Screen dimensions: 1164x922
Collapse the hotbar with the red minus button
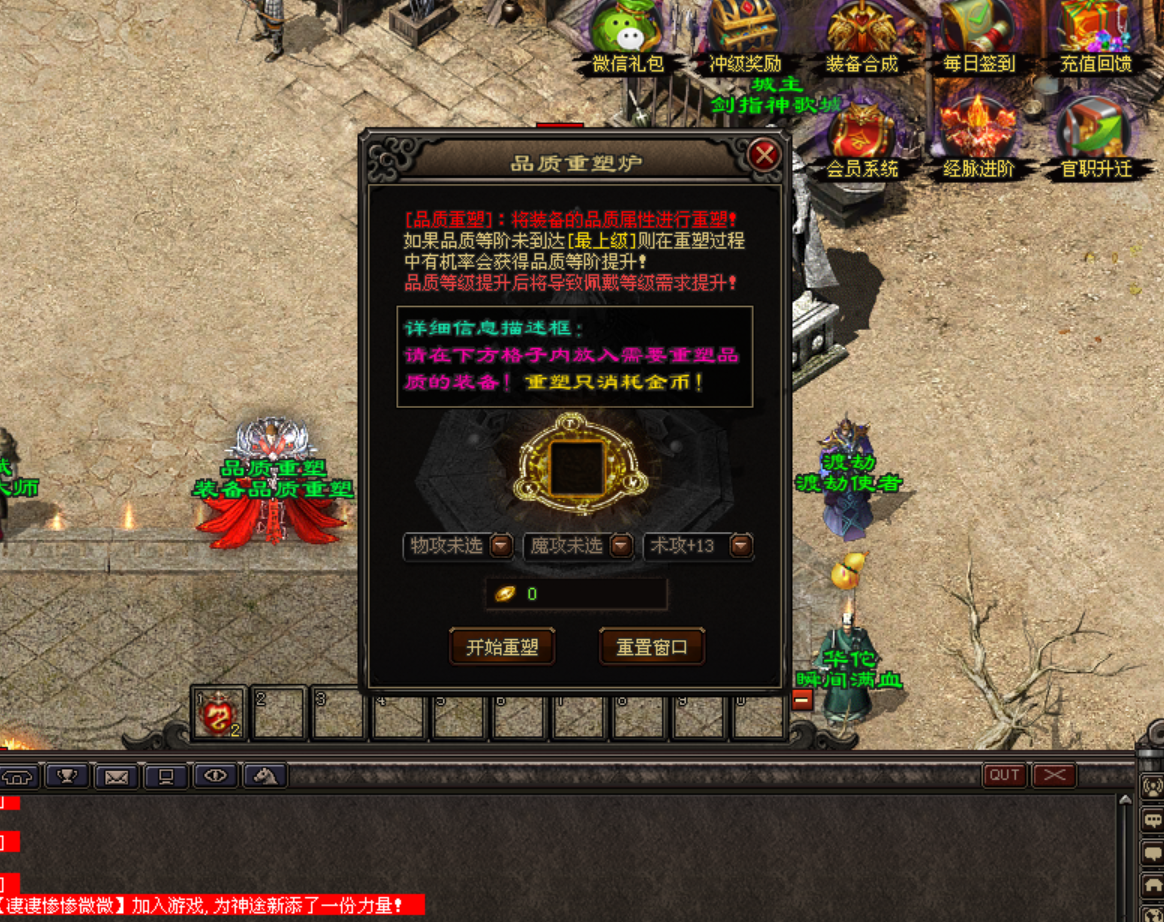801,701
